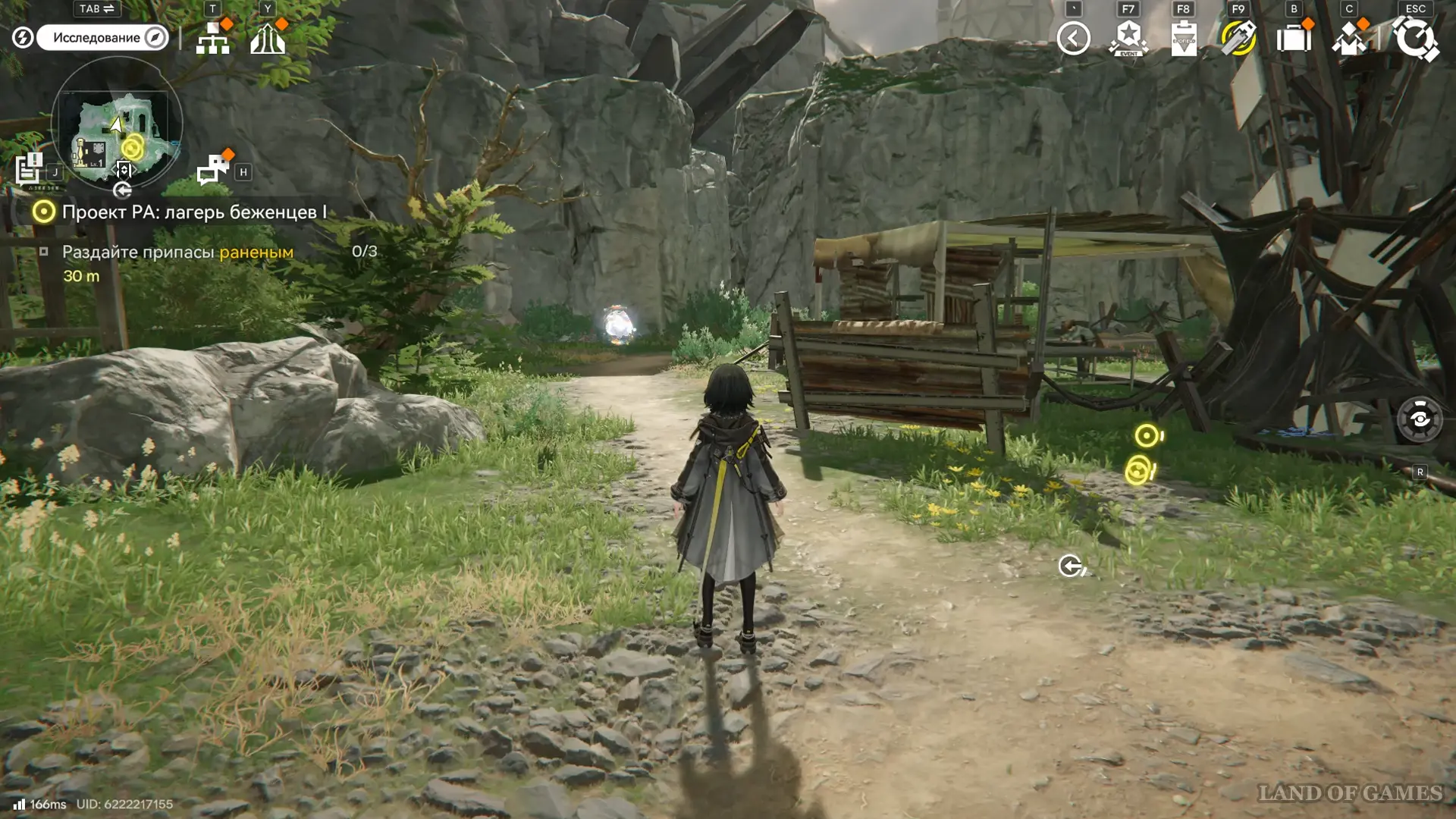
Task: Open the tower structure icon
Action: [x=268, y=39]
